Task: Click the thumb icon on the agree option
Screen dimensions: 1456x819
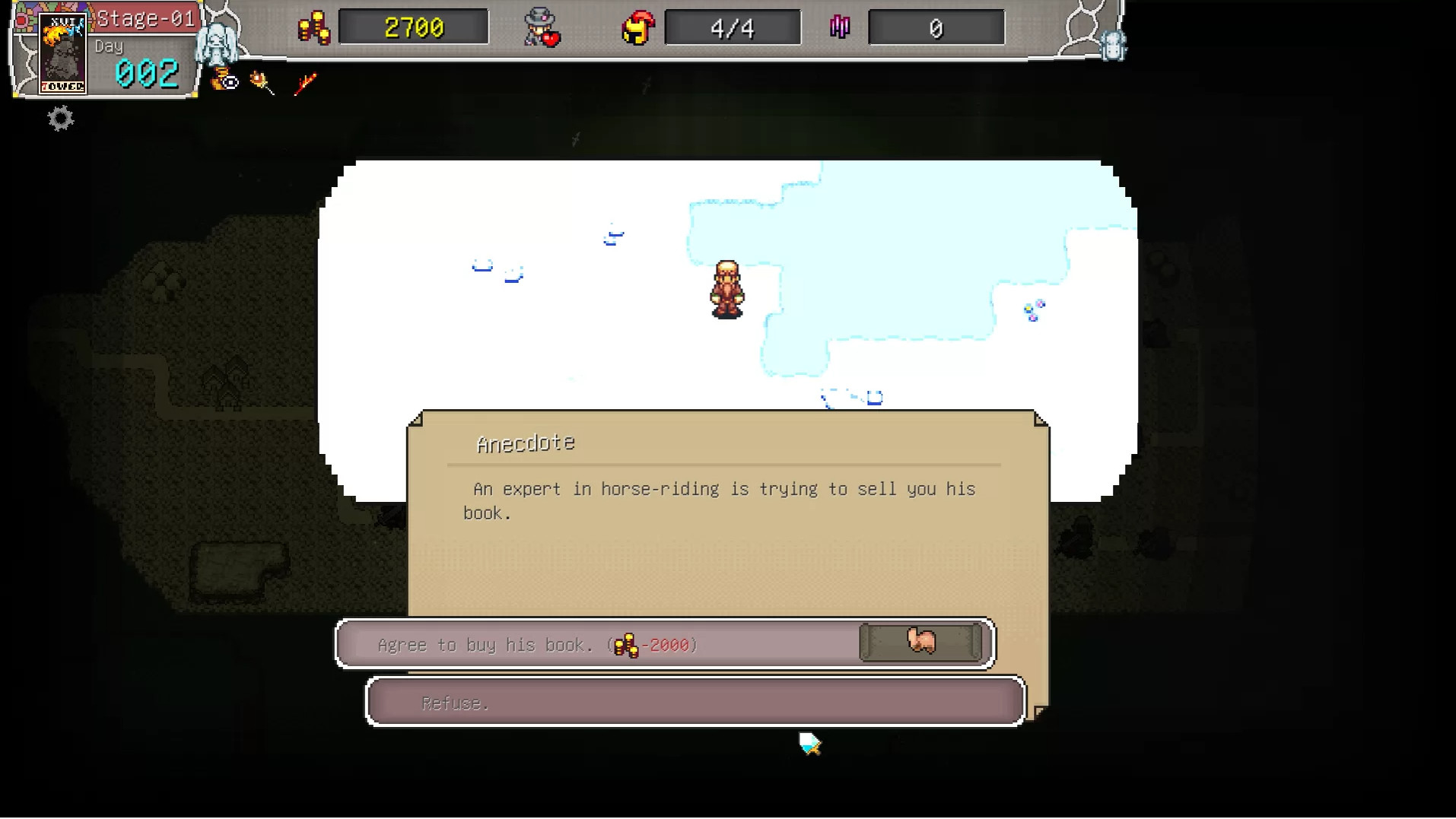Action: [919, 642]
